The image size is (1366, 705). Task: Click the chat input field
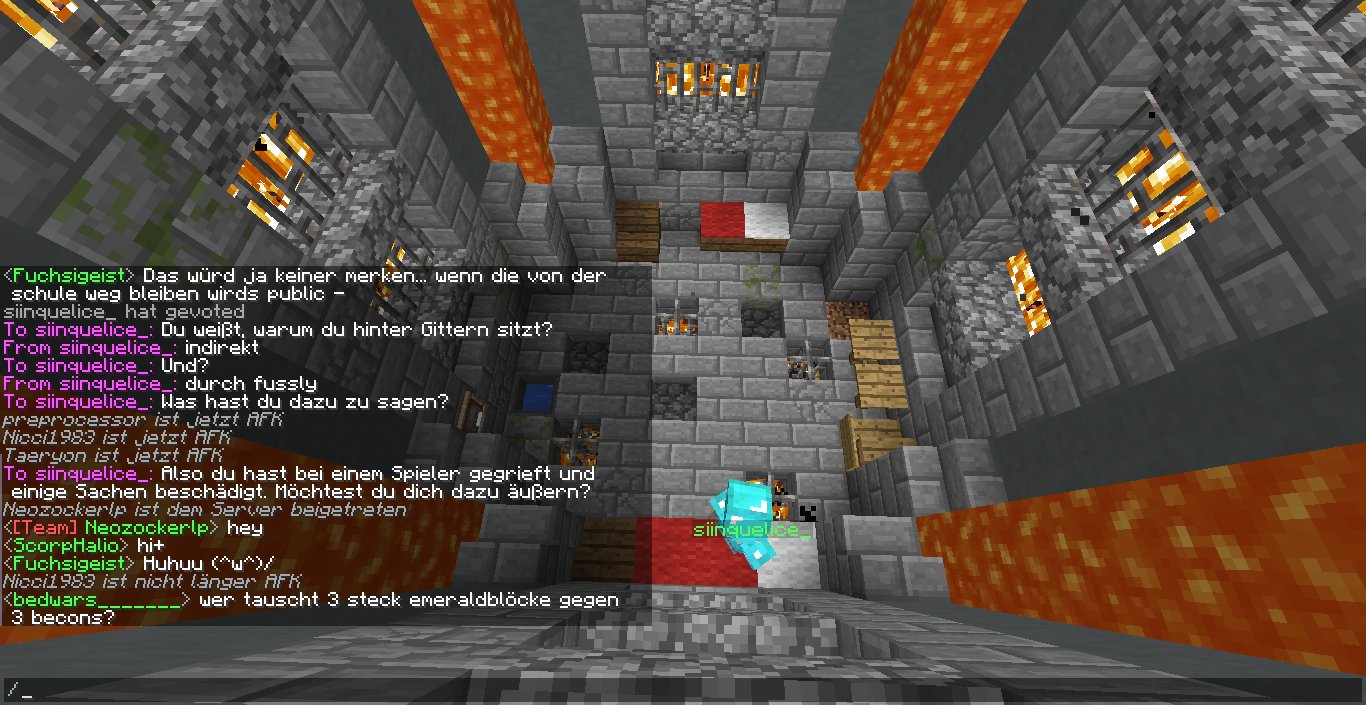pyautogui.click(x=683, y=690)
